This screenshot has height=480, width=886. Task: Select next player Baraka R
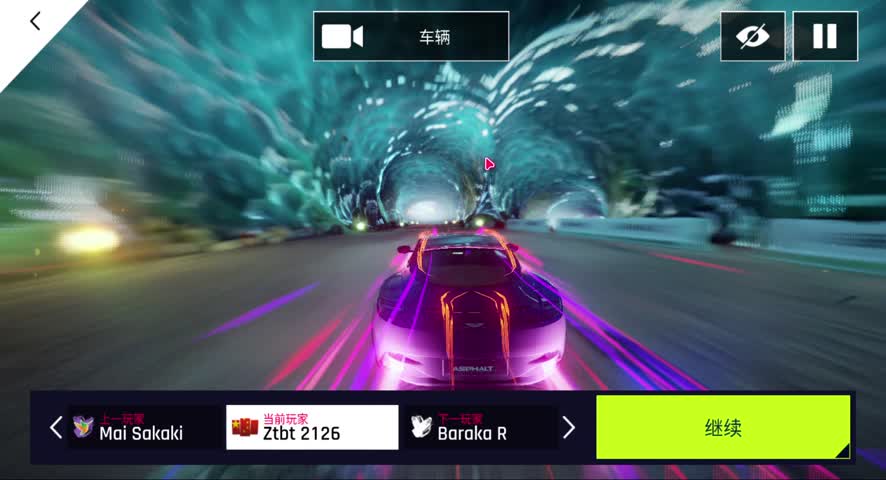(478, 428)
